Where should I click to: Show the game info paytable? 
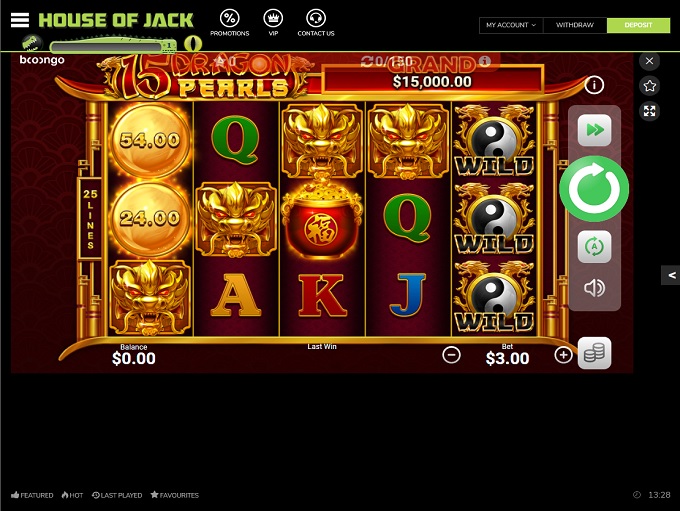(x=594, y=85)
